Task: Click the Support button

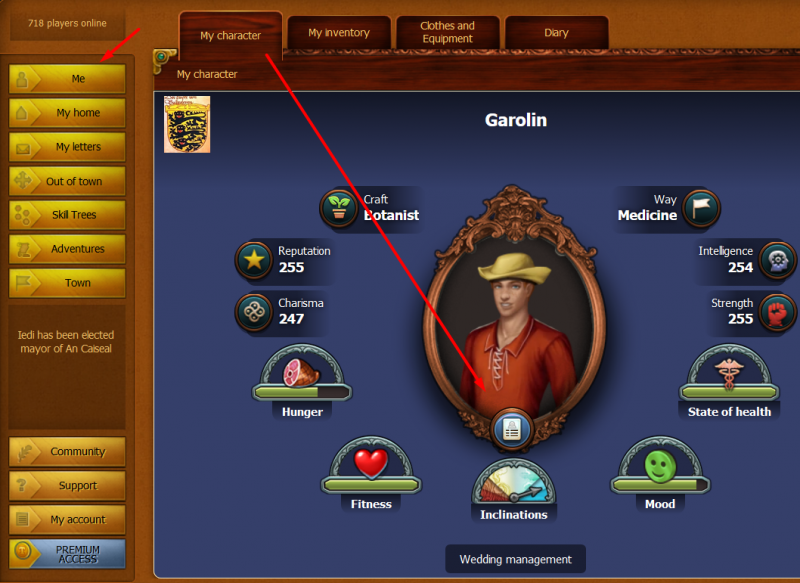Action: (68, 486)
